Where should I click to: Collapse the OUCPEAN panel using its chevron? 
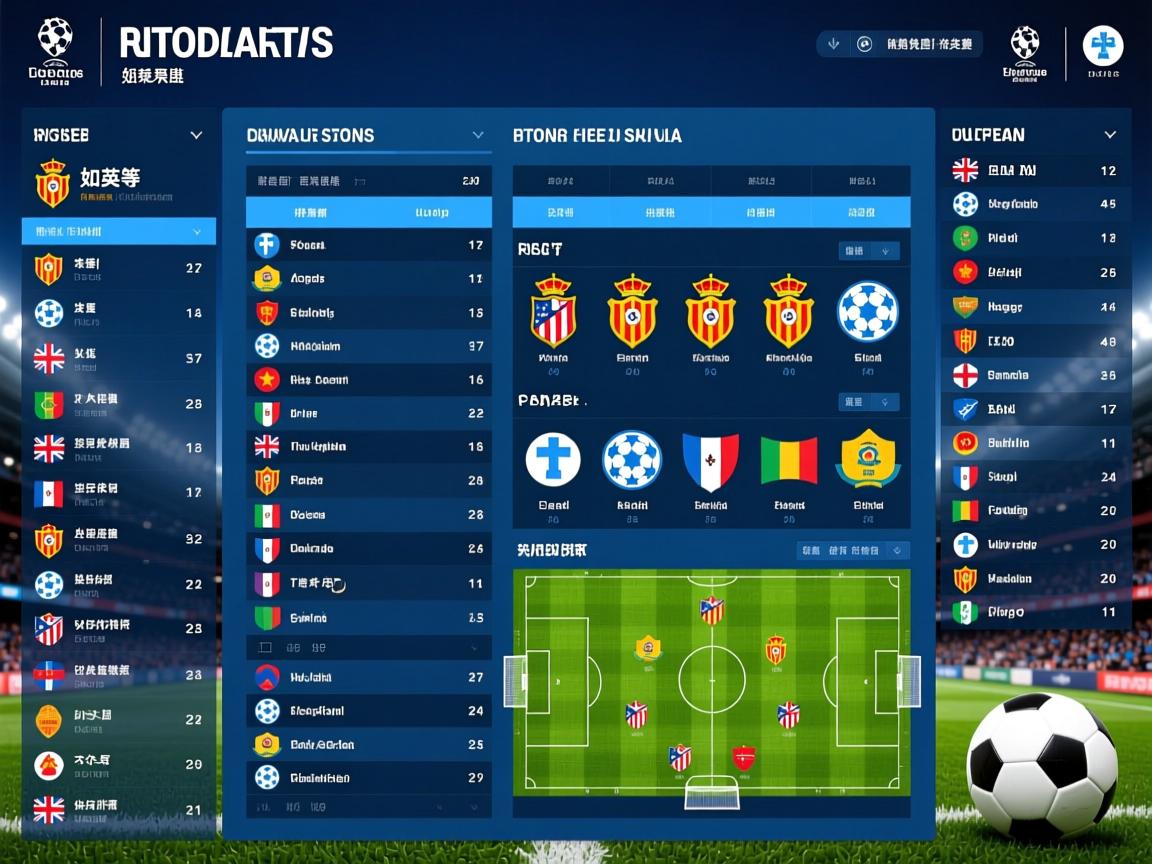(1109, 135)
